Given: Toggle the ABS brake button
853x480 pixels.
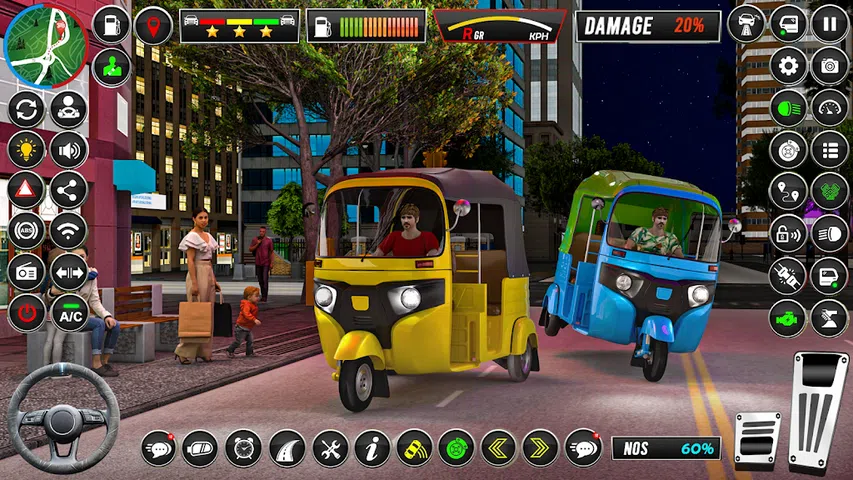Looking at the screenshot, I should pos(26,231).
